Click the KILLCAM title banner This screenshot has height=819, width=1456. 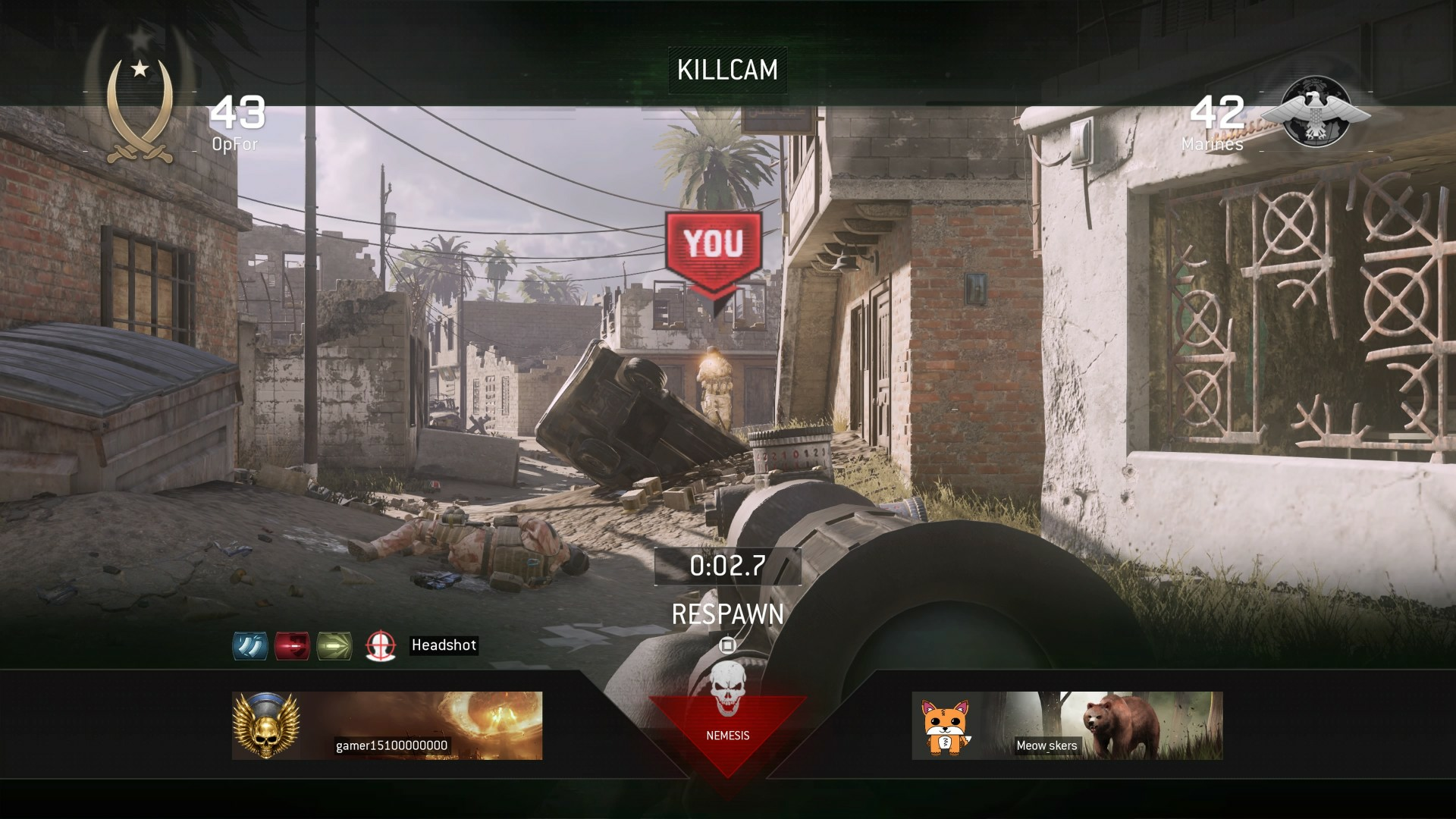pos(726,71)
